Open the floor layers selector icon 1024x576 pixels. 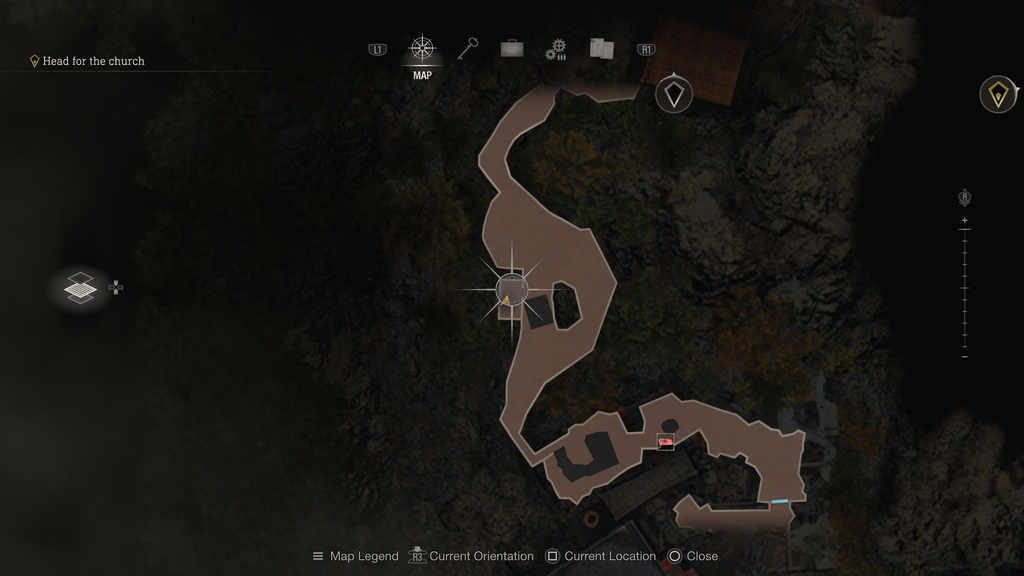coord(80,288)
